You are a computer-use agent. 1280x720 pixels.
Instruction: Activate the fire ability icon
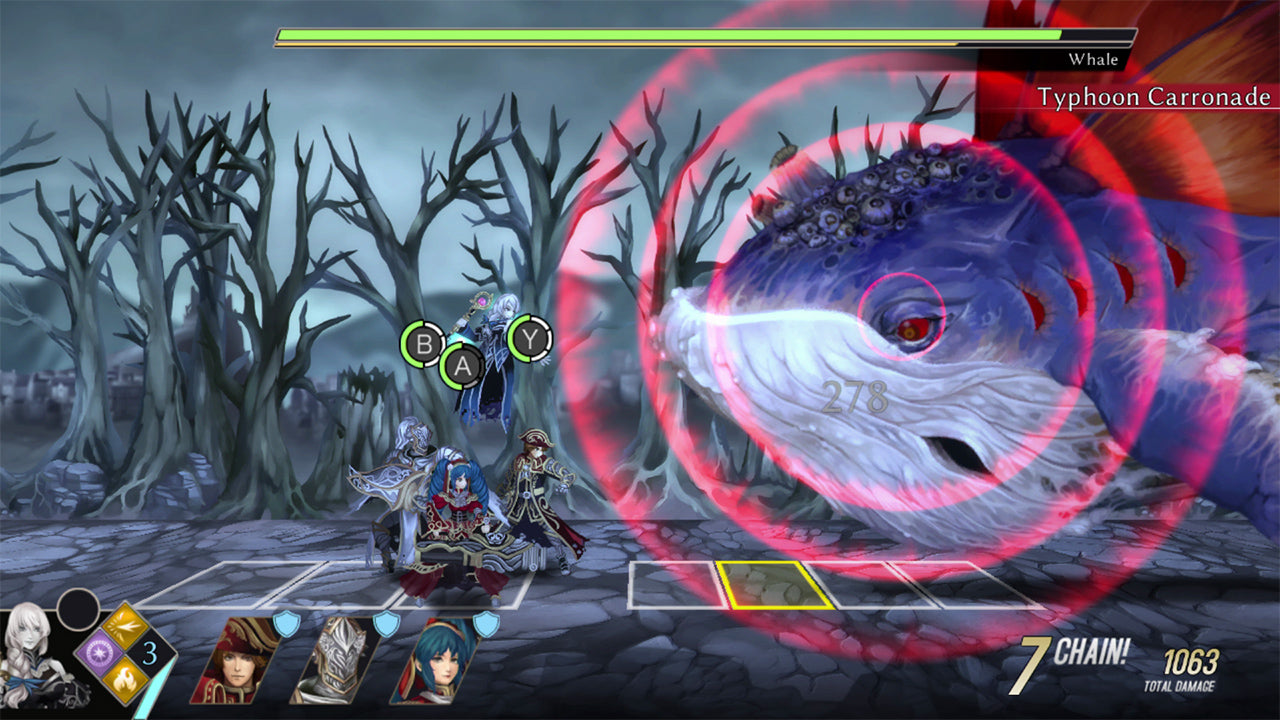click(x=124, y=681)
